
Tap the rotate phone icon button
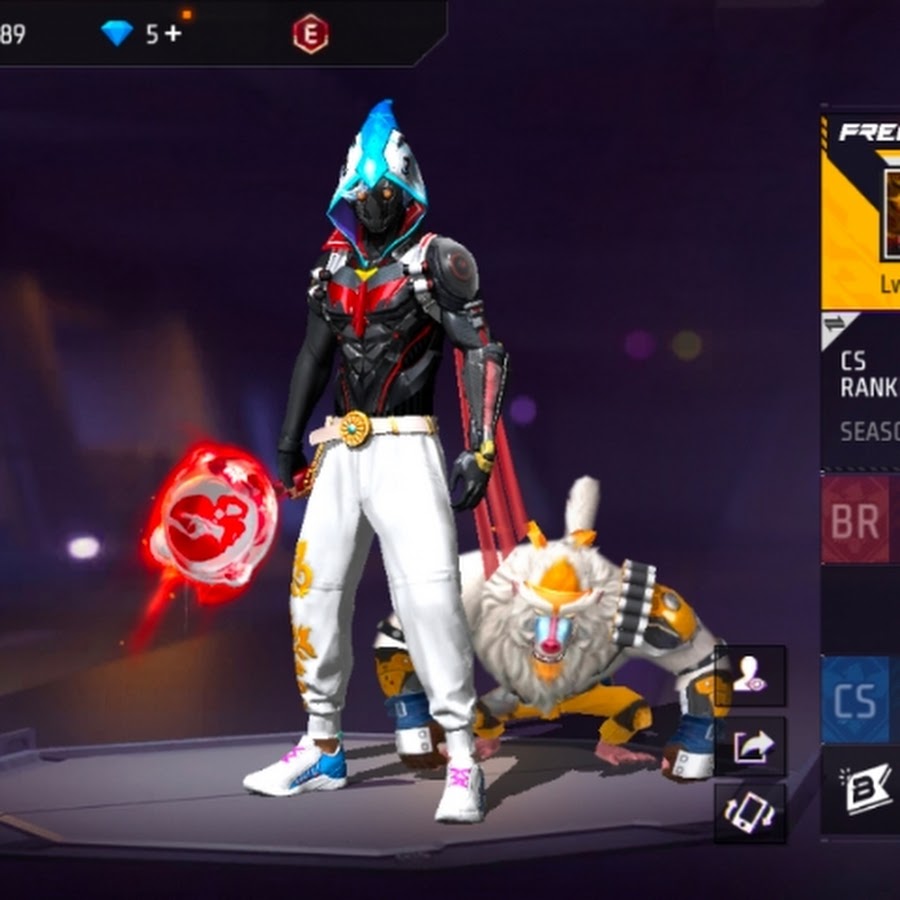[x=750, y=812]
